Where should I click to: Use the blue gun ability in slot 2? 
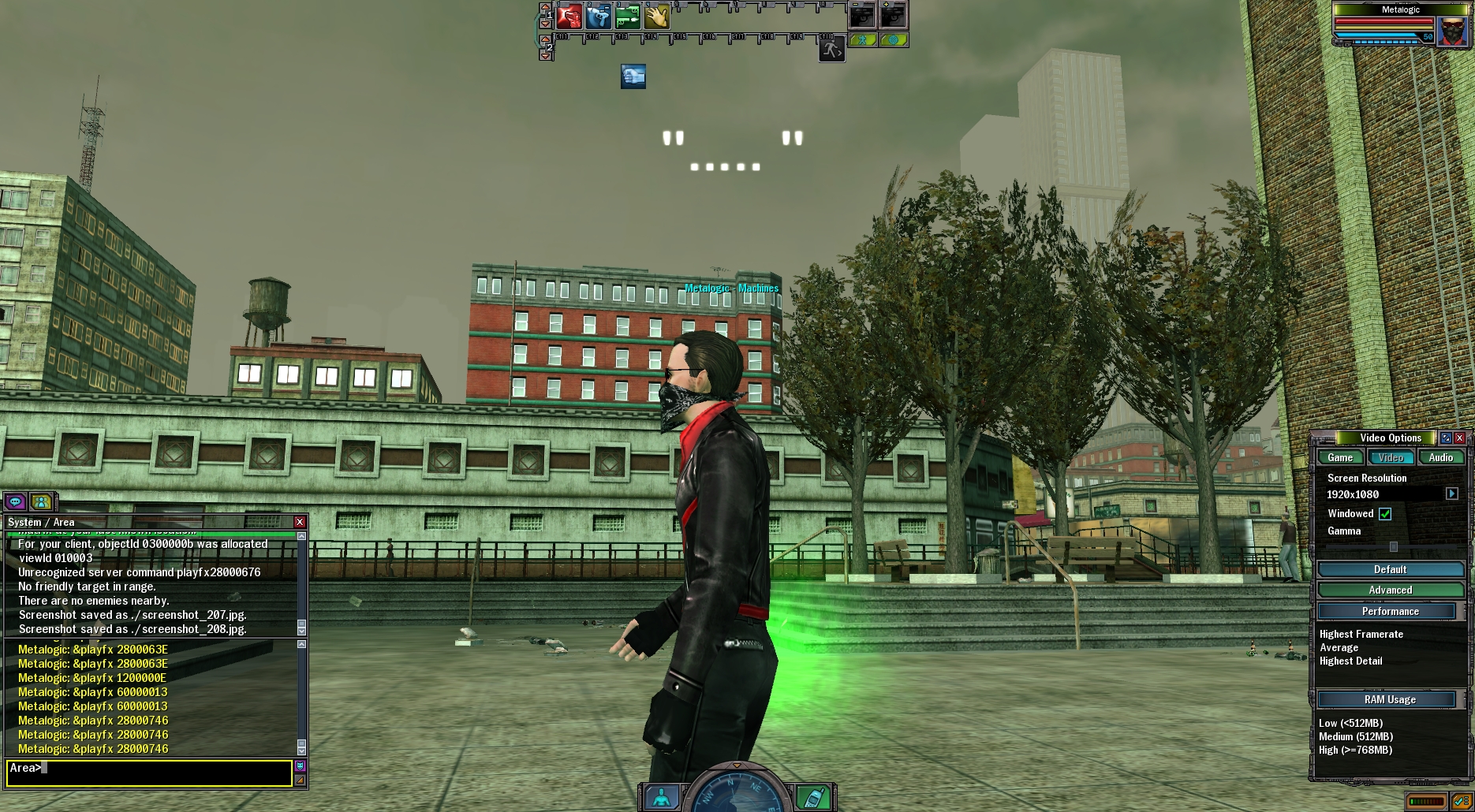click(598, 16)
